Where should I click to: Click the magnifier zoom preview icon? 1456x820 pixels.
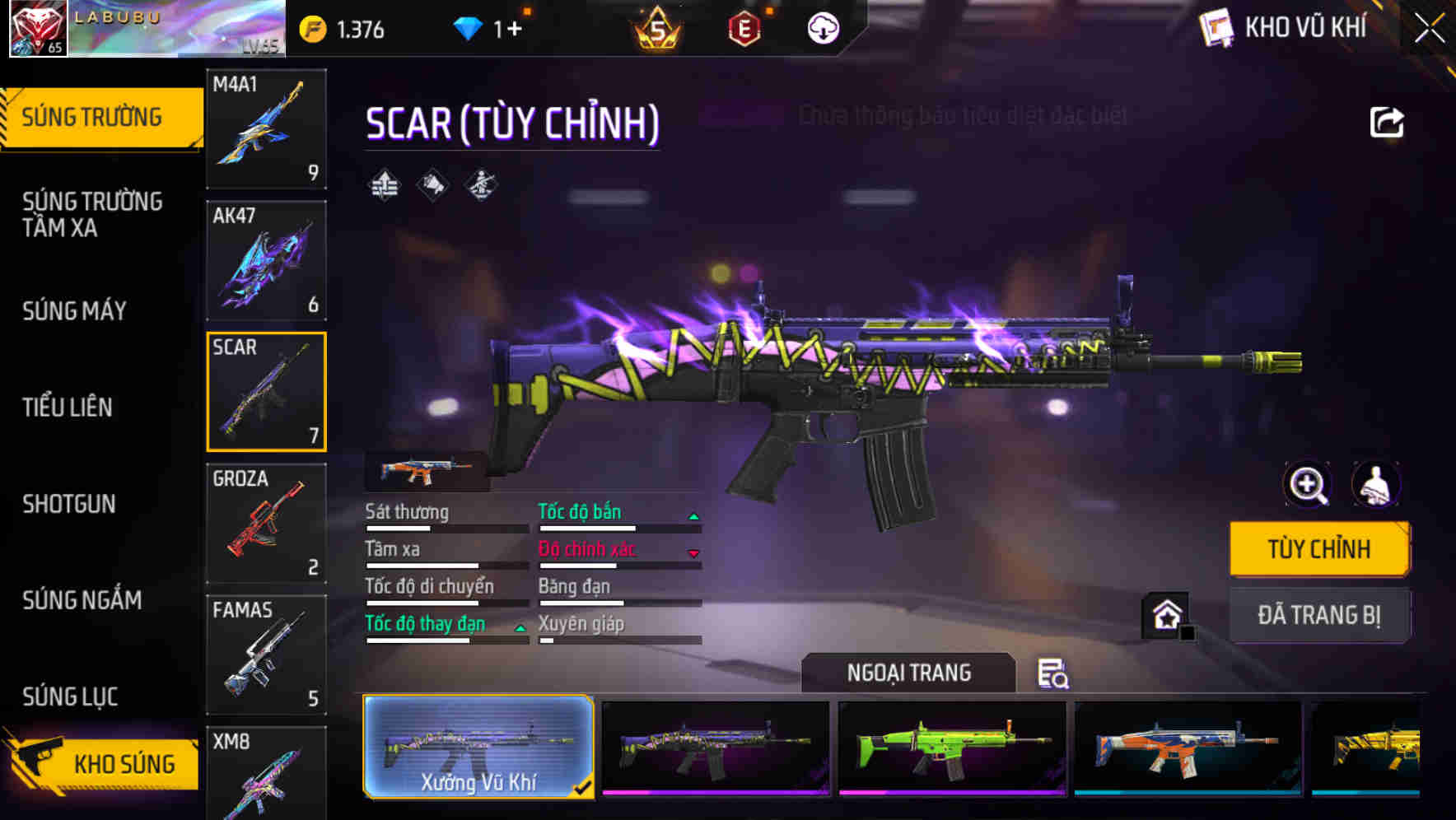point(1307,486)
